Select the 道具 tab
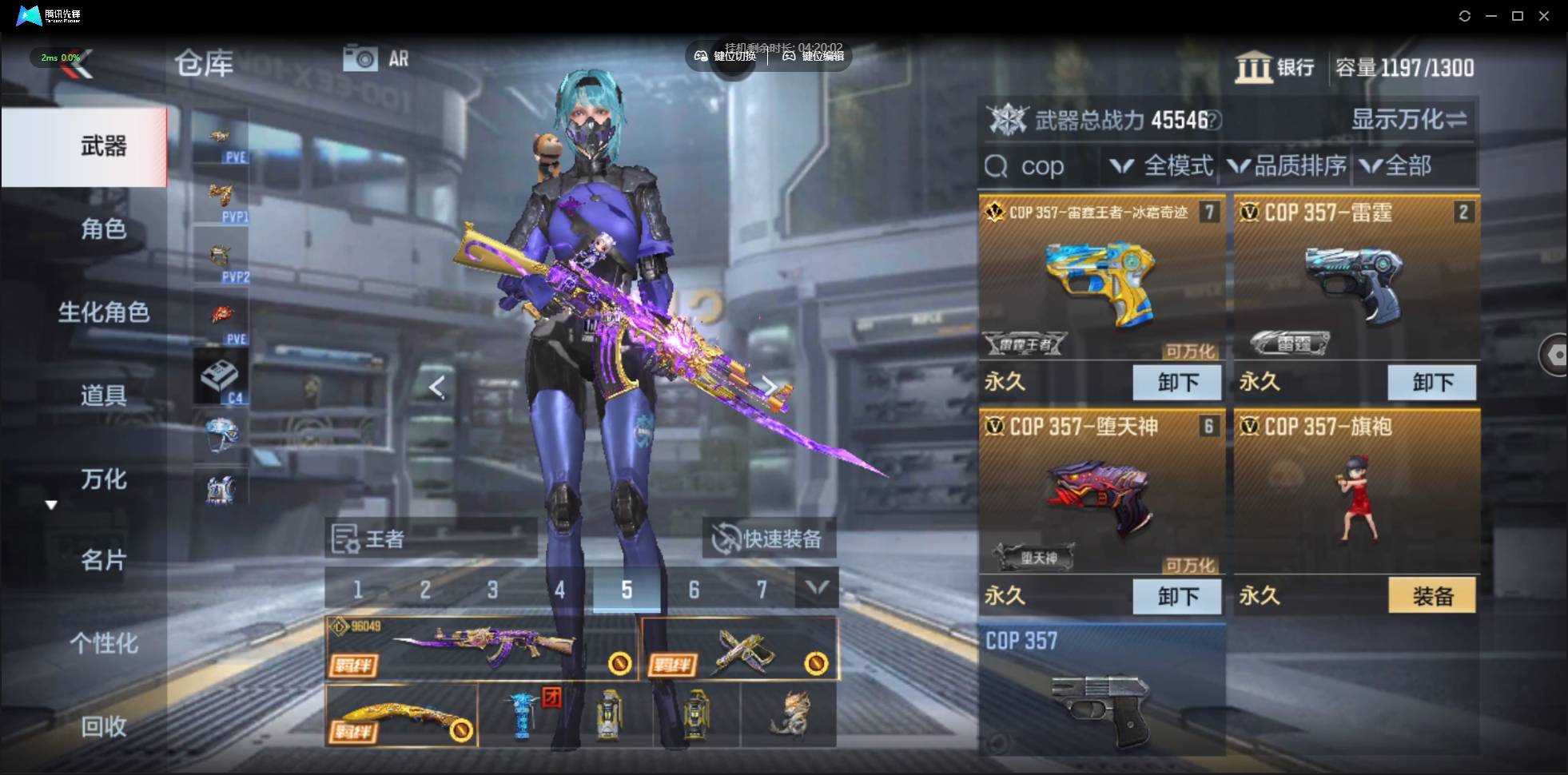 (x=103, y=395)
